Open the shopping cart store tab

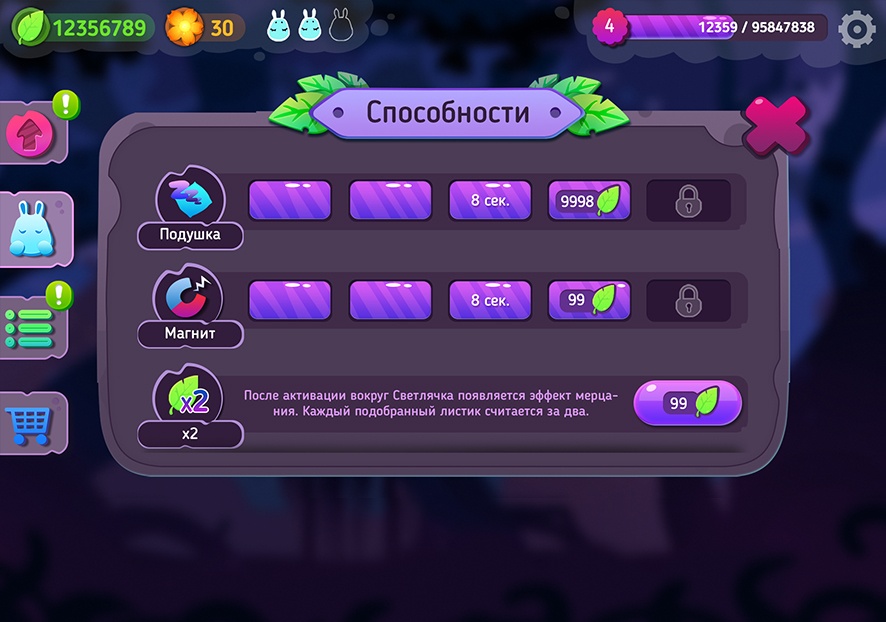(x=30, y=424)
